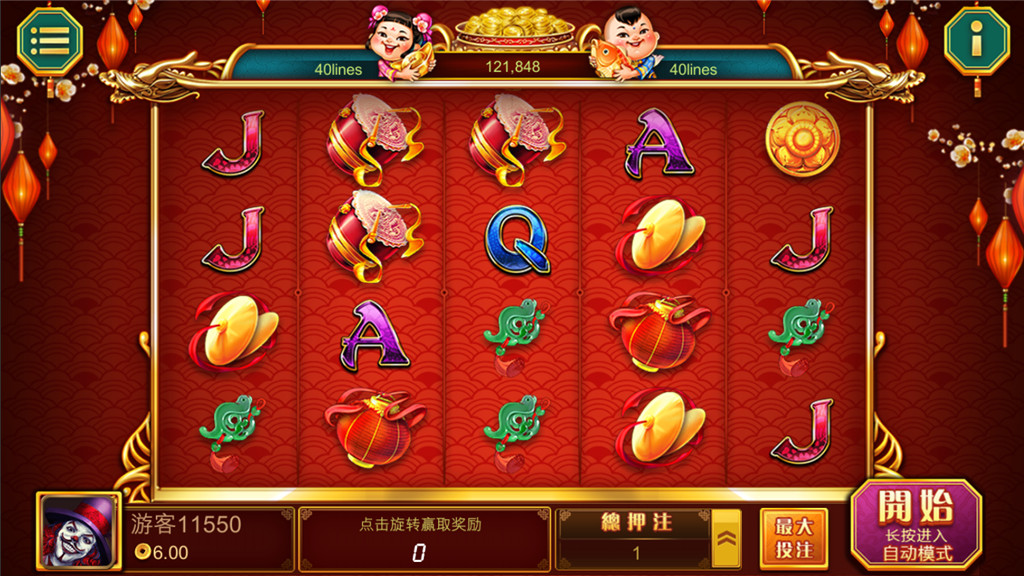Start spinning with the 開始 button
Image resolution: width=1024 pixels, height=576 pixels.
[915, 525]
